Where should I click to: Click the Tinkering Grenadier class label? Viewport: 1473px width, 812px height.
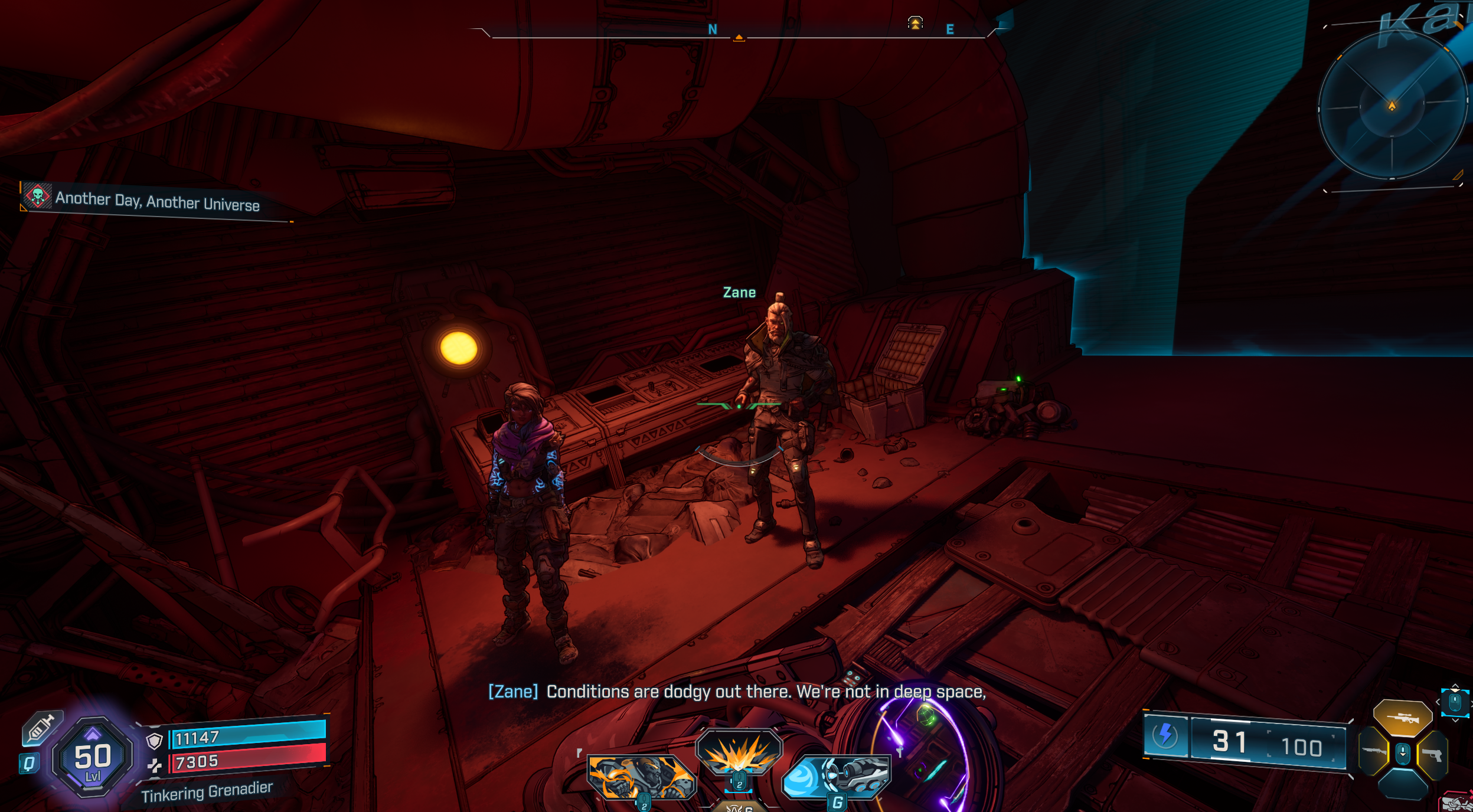[207, 792]
